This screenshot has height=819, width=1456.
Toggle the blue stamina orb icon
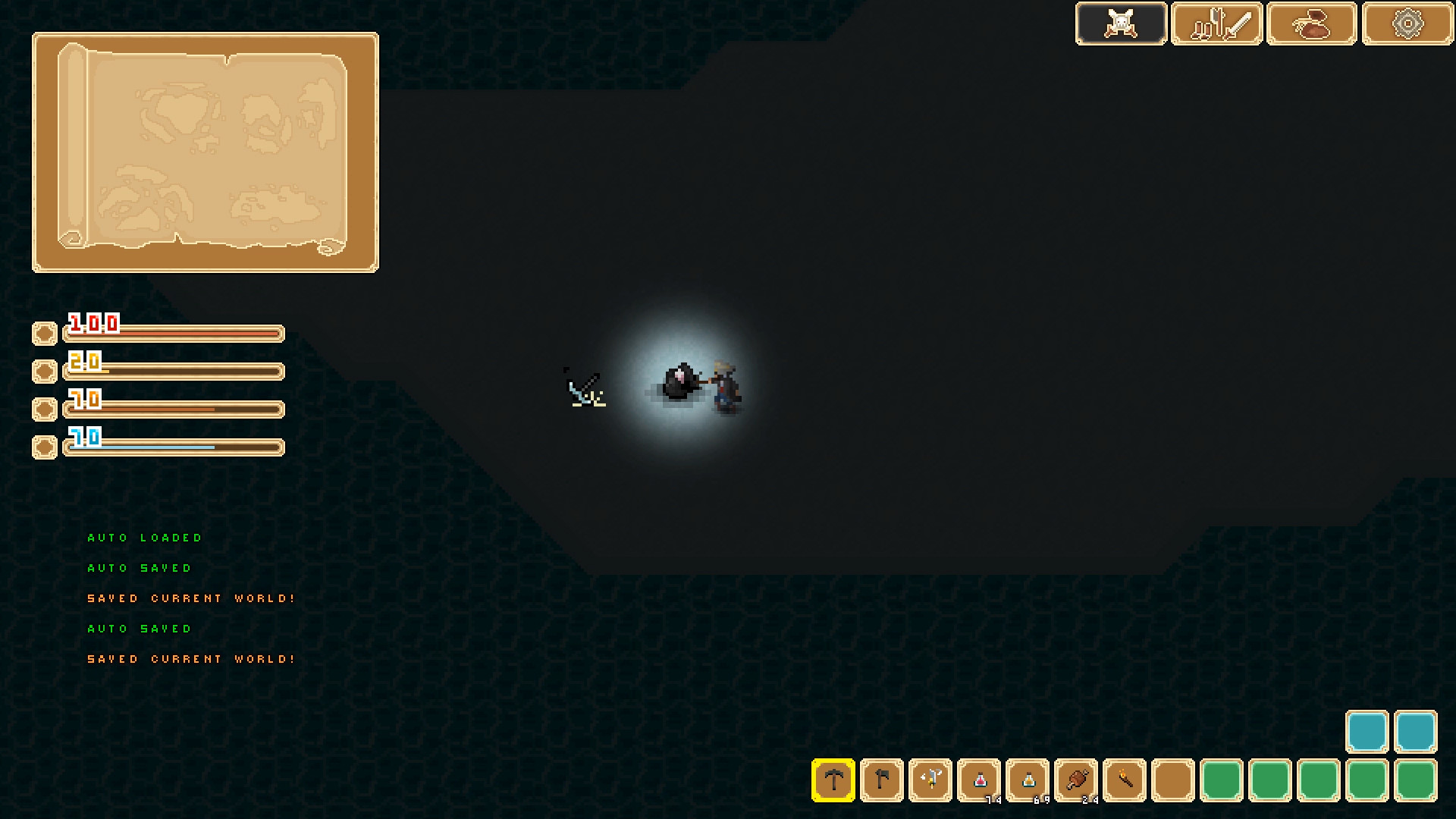(44, 447)
